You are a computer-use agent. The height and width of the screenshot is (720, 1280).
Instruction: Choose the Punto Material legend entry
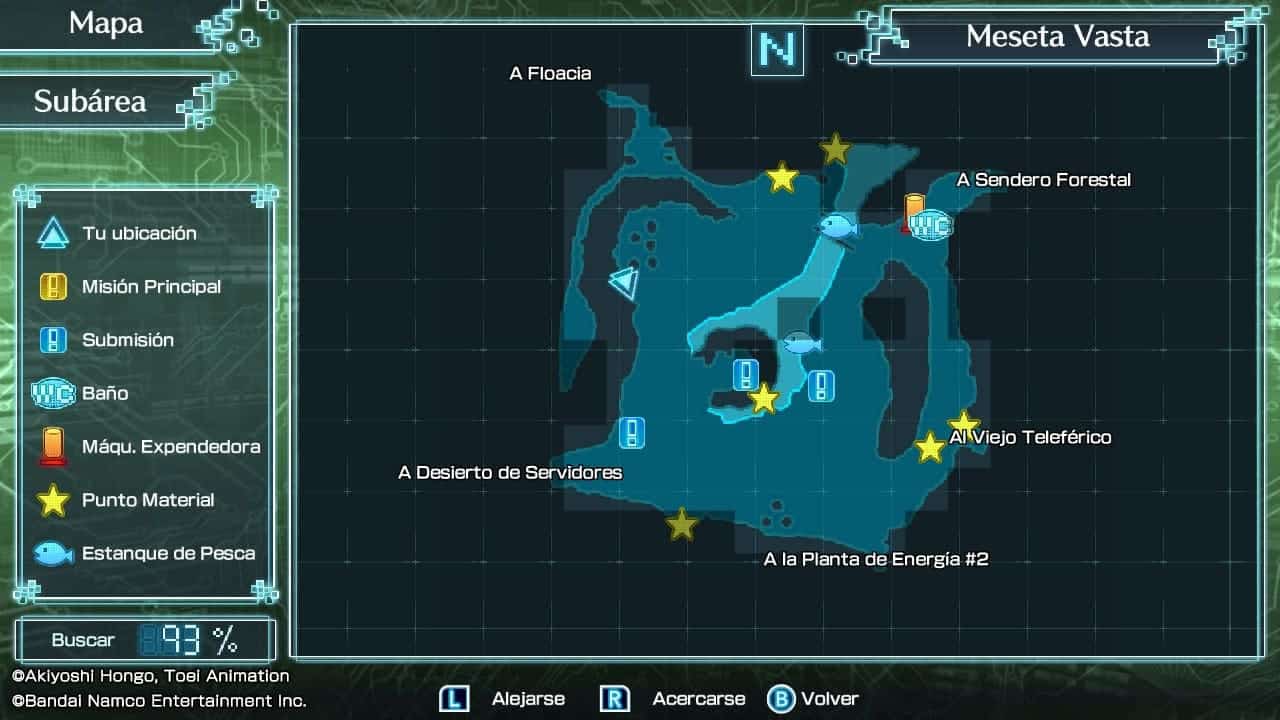[x=148, y=500]
